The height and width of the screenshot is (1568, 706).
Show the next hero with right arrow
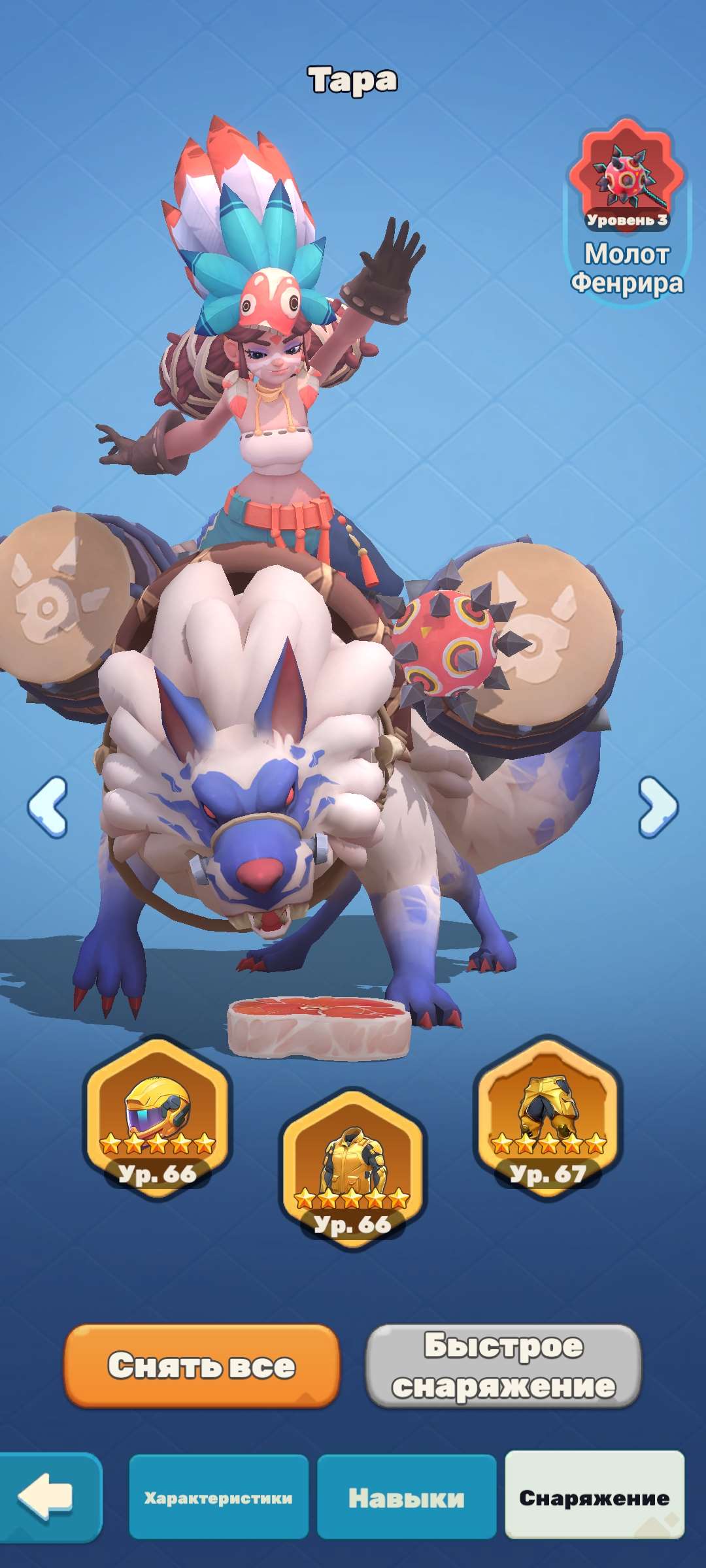[658, 807]
